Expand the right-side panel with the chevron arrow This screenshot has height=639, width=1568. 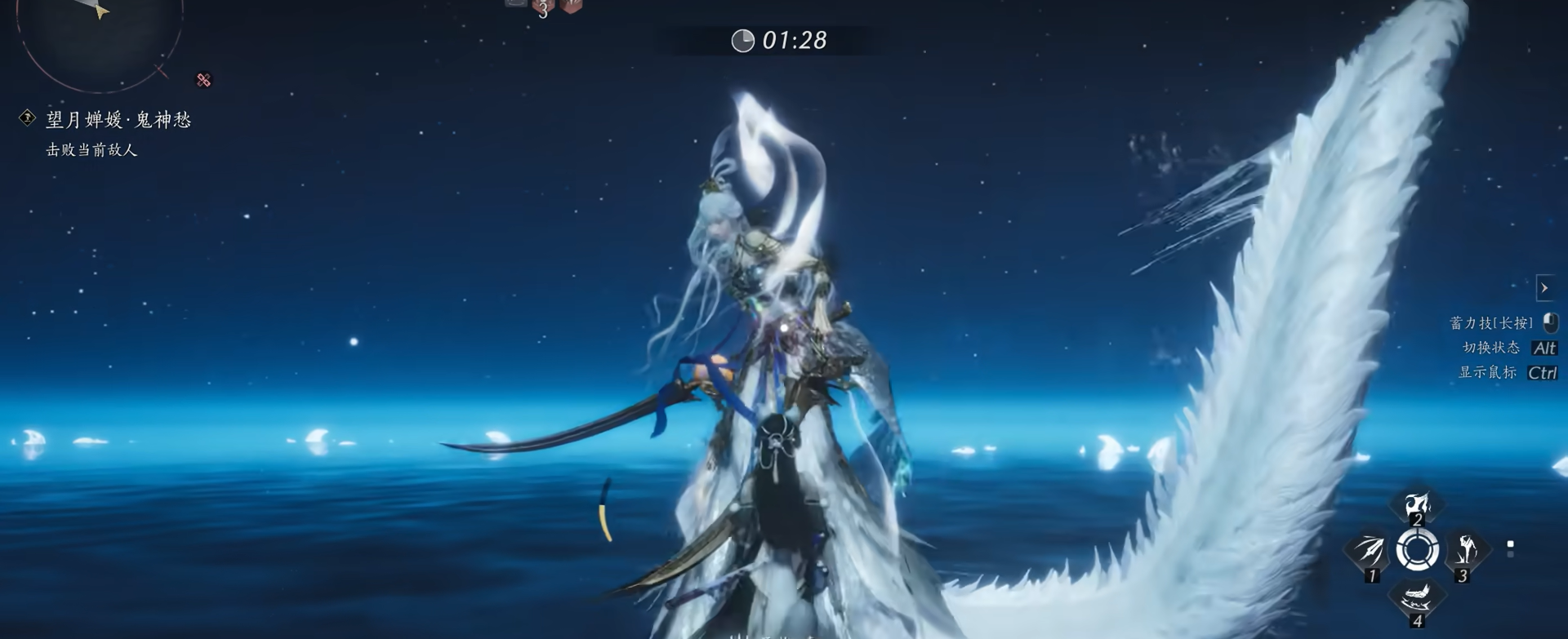(1544, 287)
